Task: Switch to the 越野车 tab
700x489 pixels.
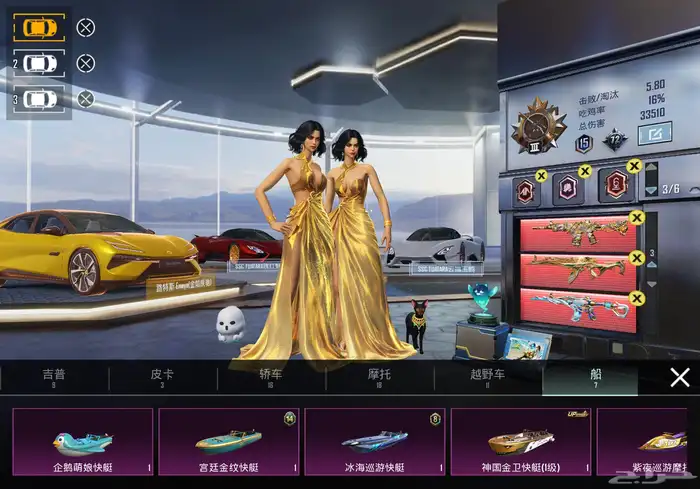Action: click(x=487, y=378)
